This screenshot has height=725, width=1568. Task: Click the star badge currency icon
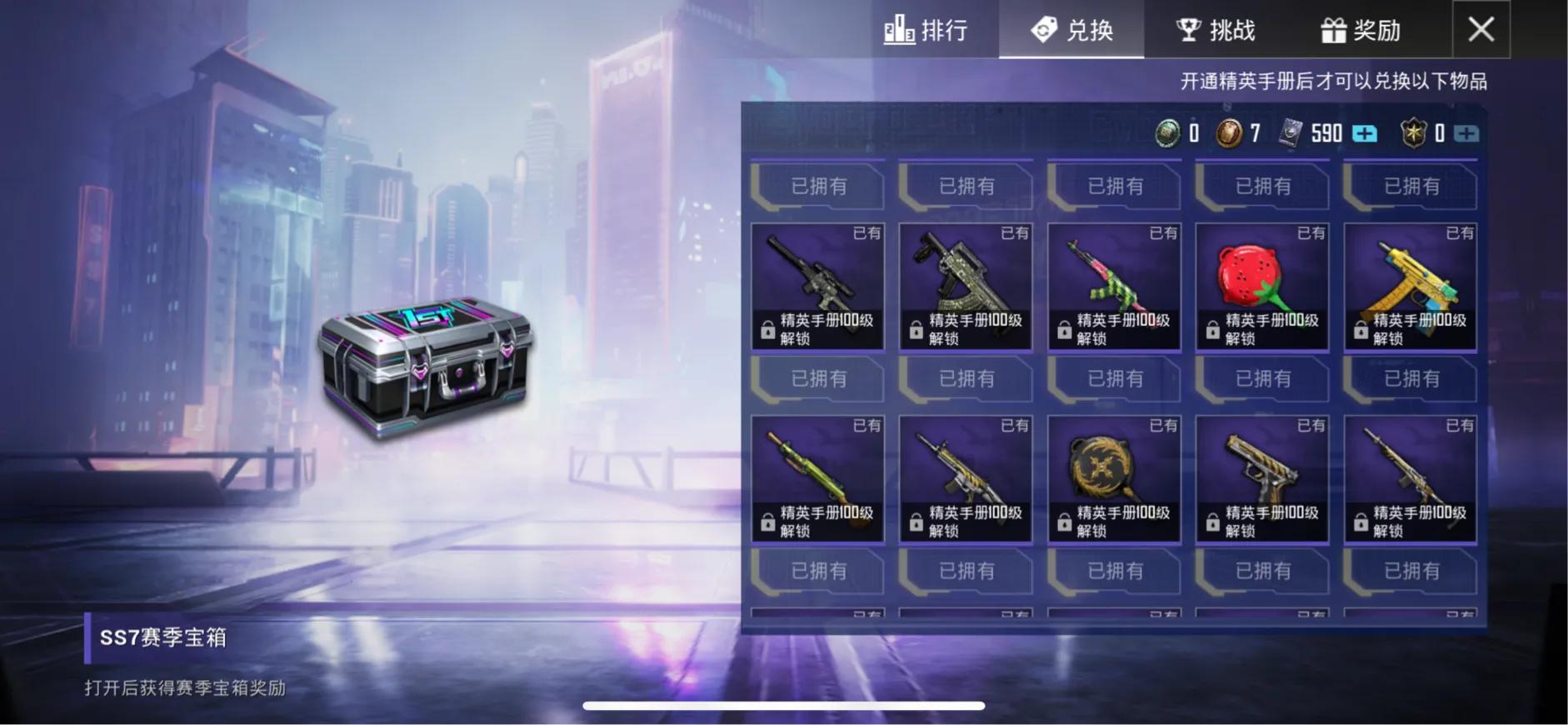[1414, 133]
